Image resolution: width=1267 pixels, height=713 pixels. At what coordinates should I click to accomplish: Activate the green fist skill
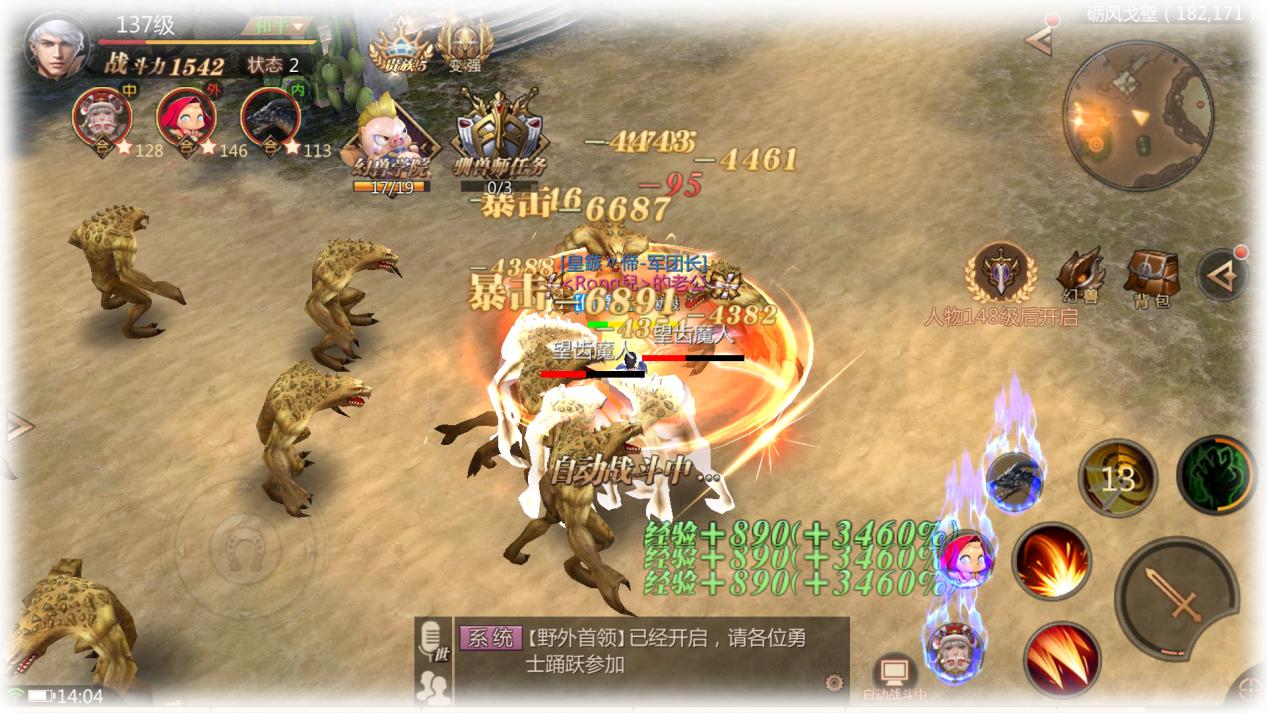coord(1215,476)
